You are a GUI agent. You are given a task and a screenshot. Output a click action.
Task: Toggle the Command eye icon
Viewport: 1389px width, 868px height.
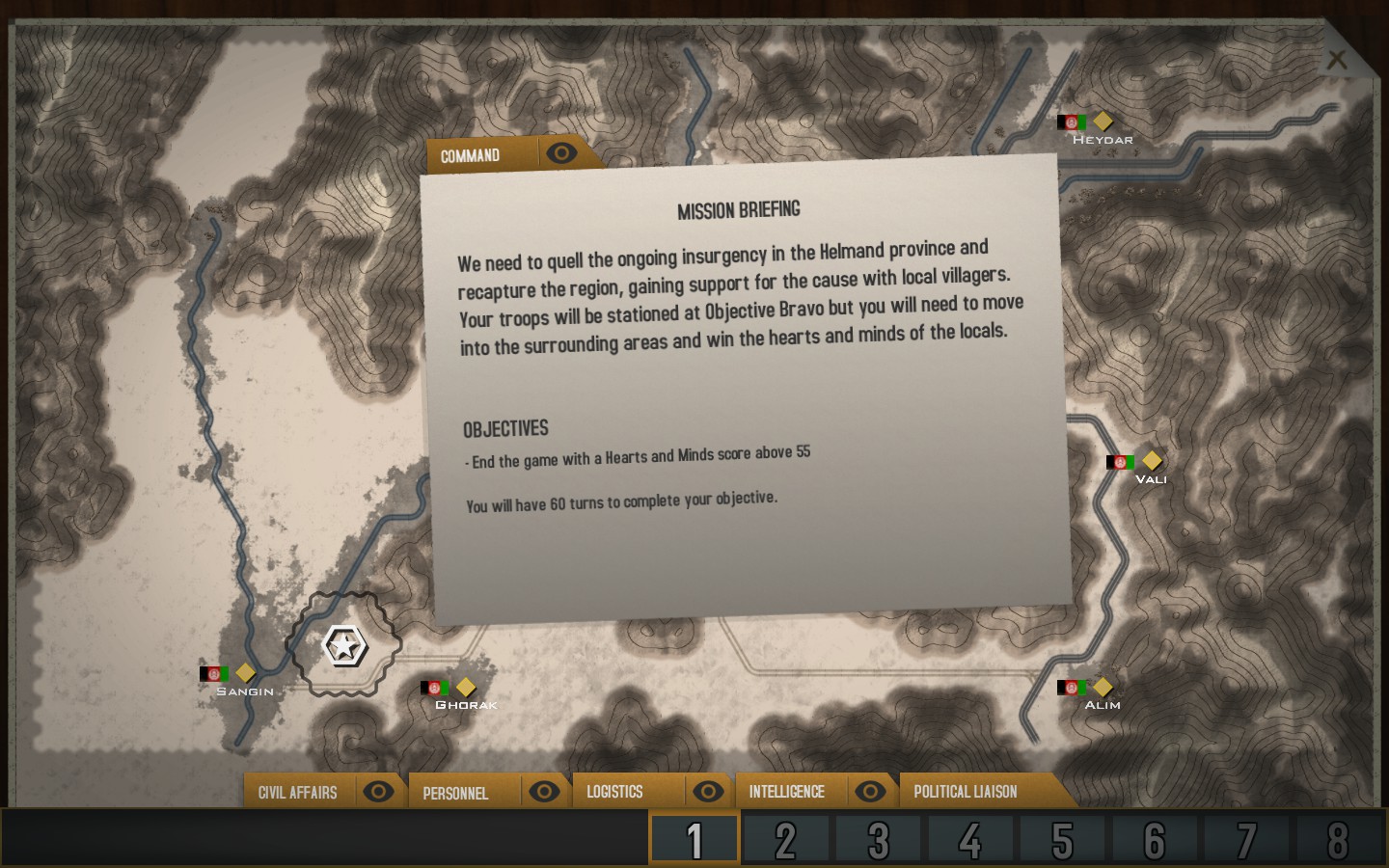pyautogui.click(x=561, y=152)
